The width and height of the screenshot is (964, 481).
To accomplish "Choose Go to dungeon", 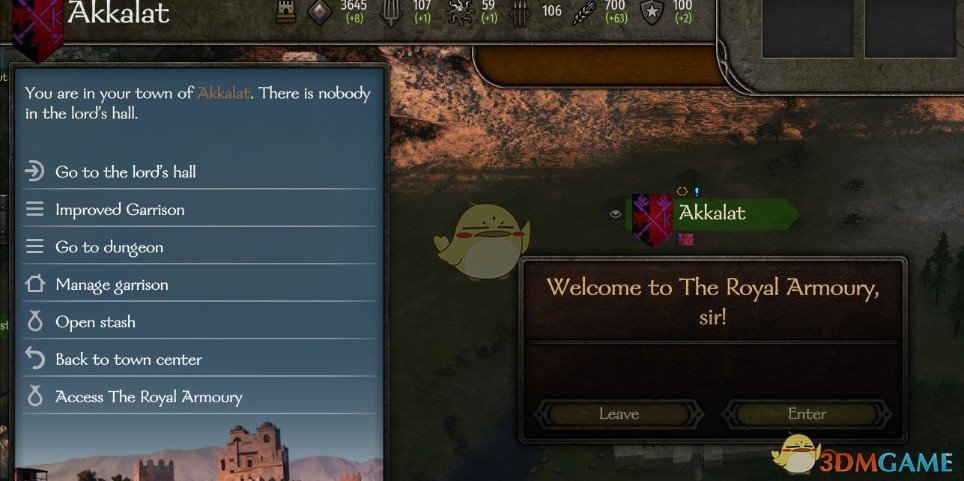I will click(109, 247).
